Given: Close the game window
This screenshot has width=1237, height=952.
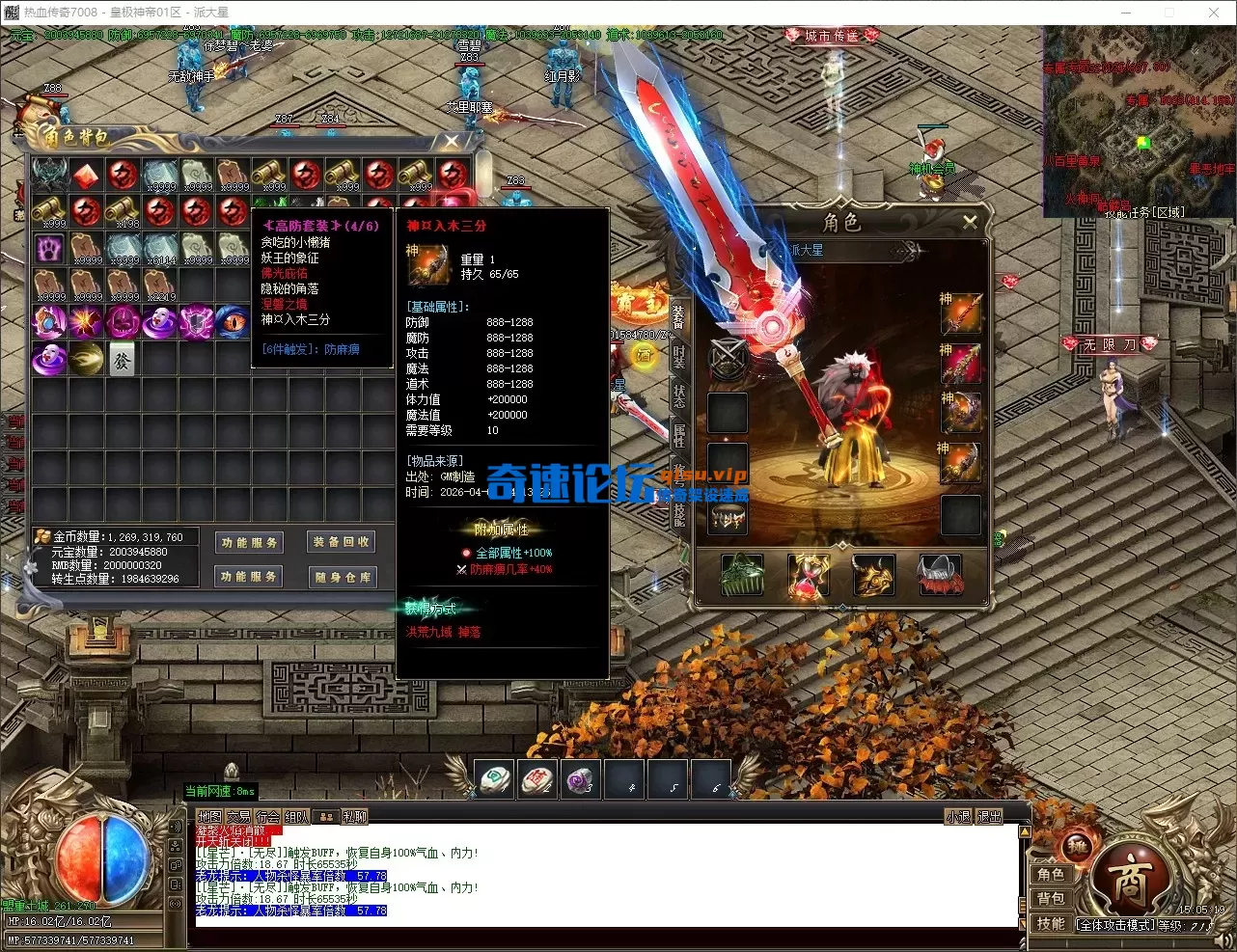Looking at the screenshot, I should (x=1214, y=13).
